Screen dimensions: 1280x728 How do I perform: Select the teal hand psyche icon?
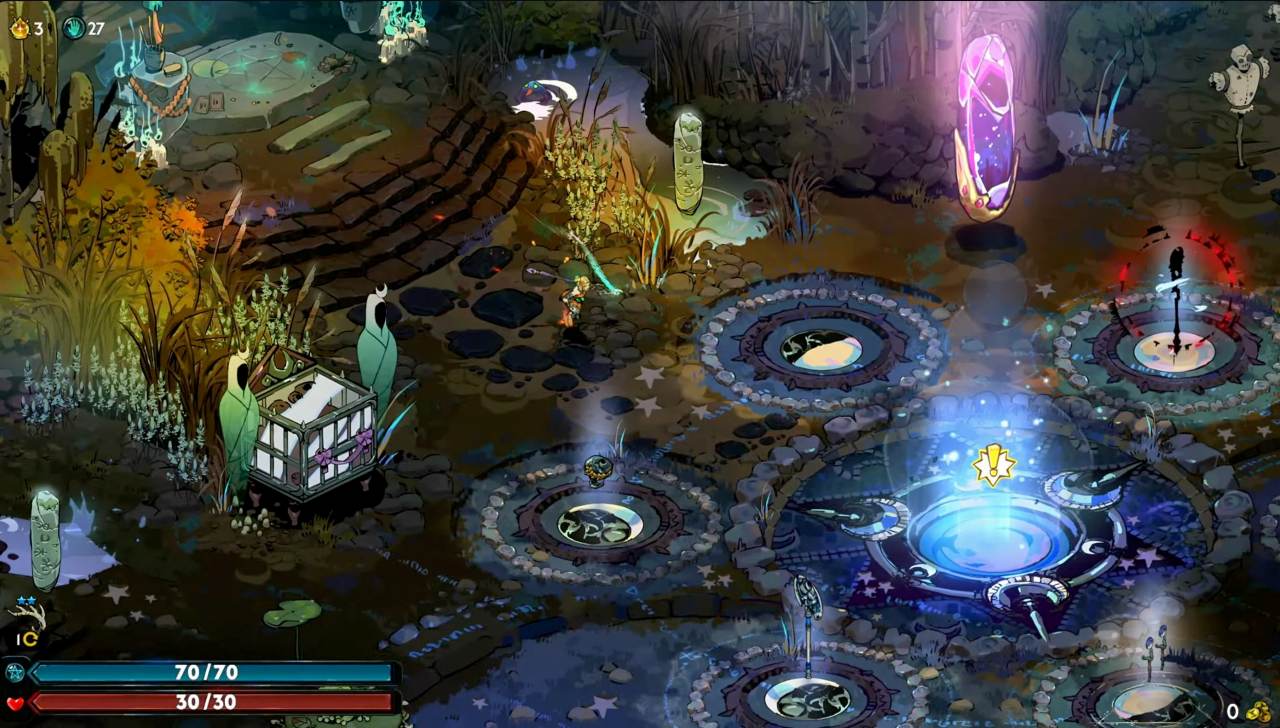click(74, 28)
